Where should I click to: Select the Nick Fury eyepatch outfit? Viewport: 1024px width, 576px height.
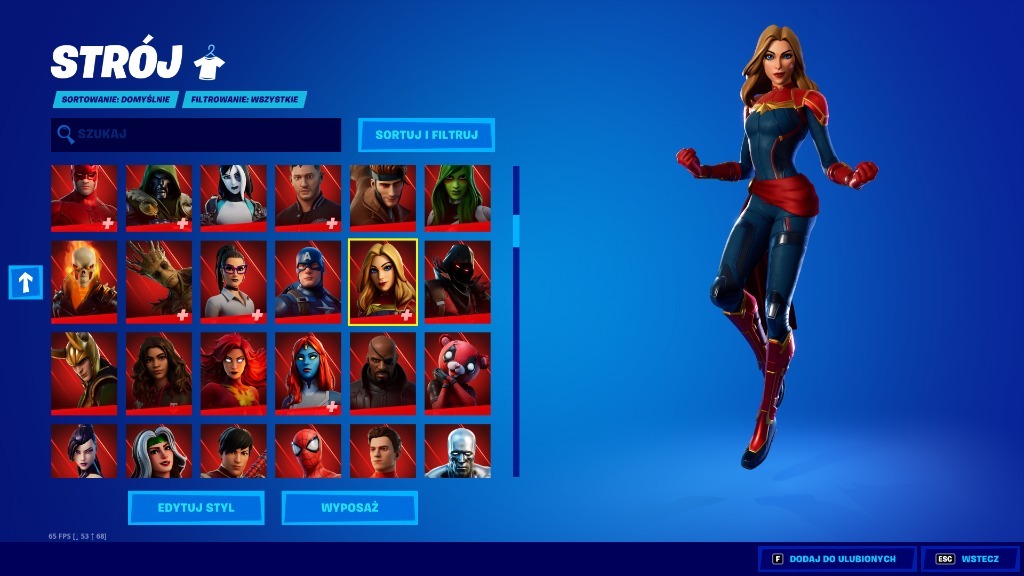pyautogui.click(x=383, y=373)
